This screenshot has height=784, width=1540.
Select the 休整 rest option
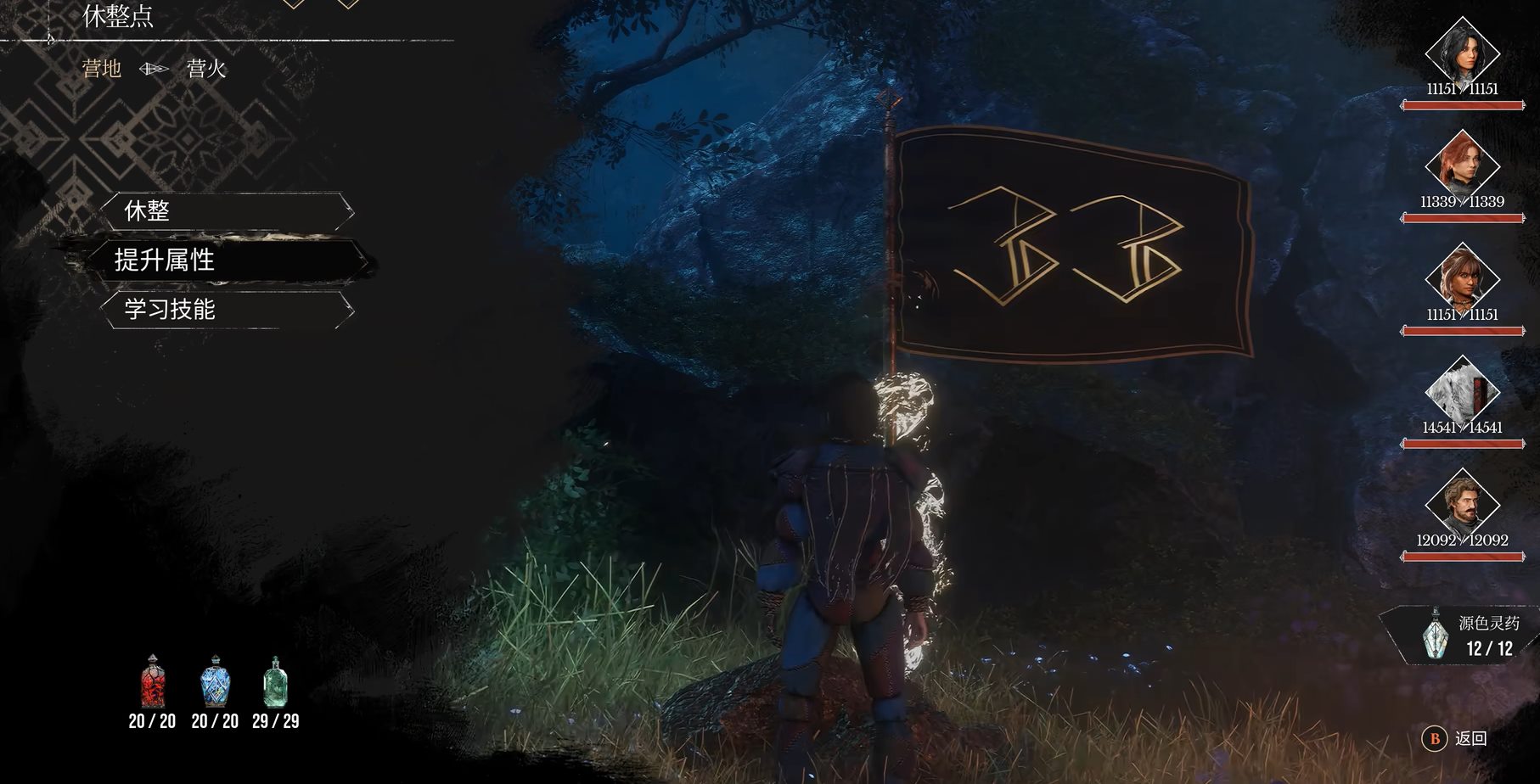[227, 210]
